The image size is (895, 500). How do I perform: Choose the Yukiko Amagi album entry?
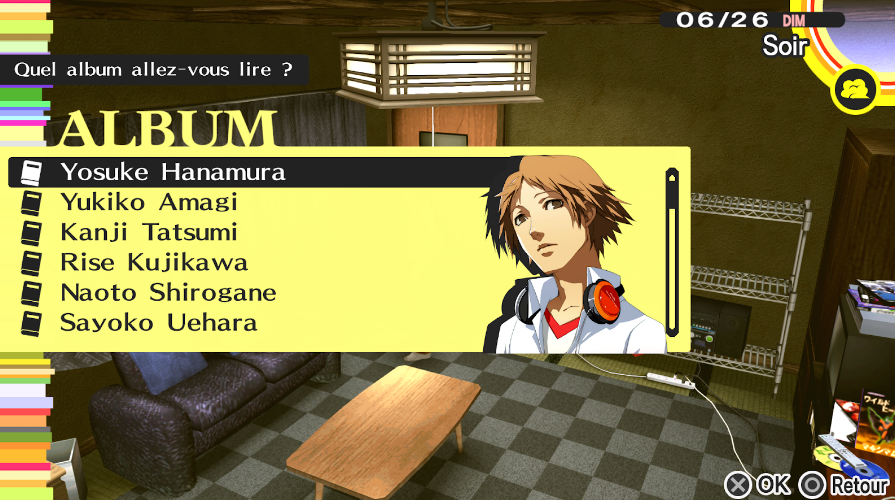coord(148,202)
